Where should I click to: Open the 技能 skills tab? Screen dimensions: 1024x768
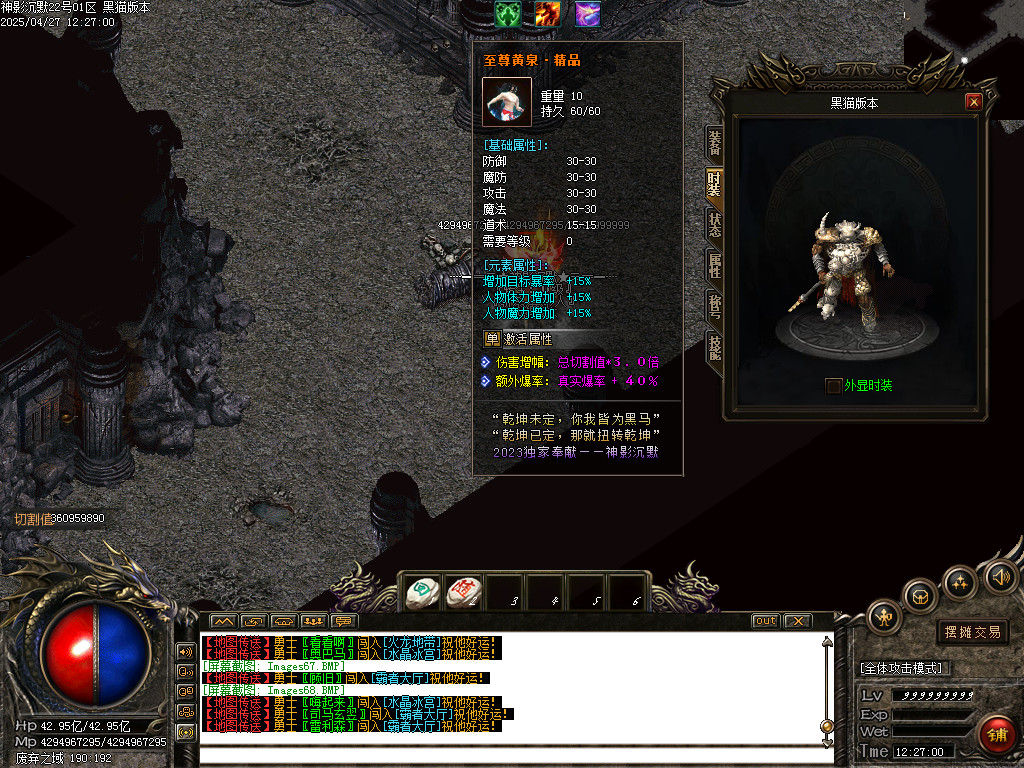coord(714,347)
